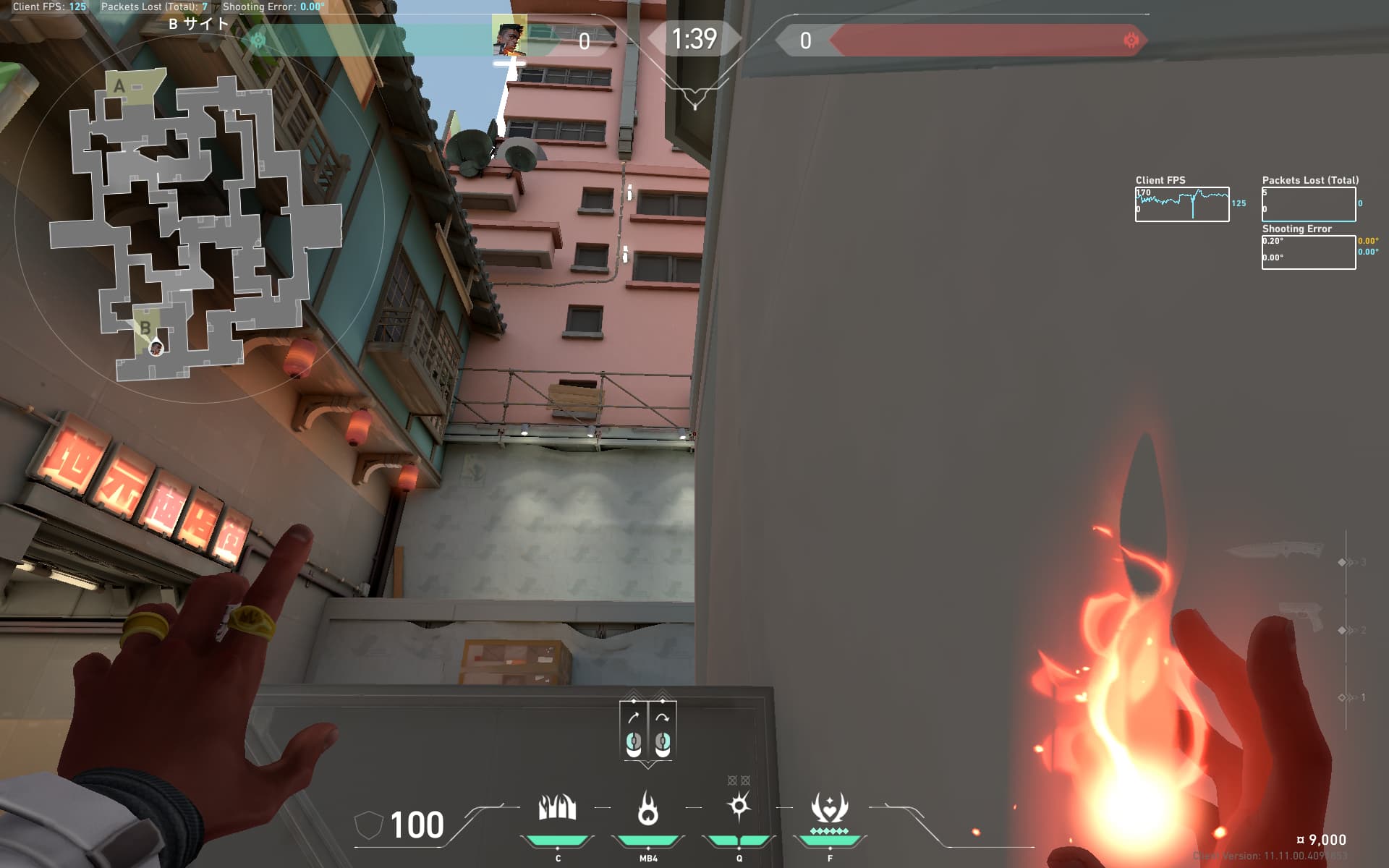Image resolution: width=1389 pixels, height=868 pixels.
Task: Trigger the Run It Back ultimate icon
Action: pyautogui.click(x=829, y=807)
